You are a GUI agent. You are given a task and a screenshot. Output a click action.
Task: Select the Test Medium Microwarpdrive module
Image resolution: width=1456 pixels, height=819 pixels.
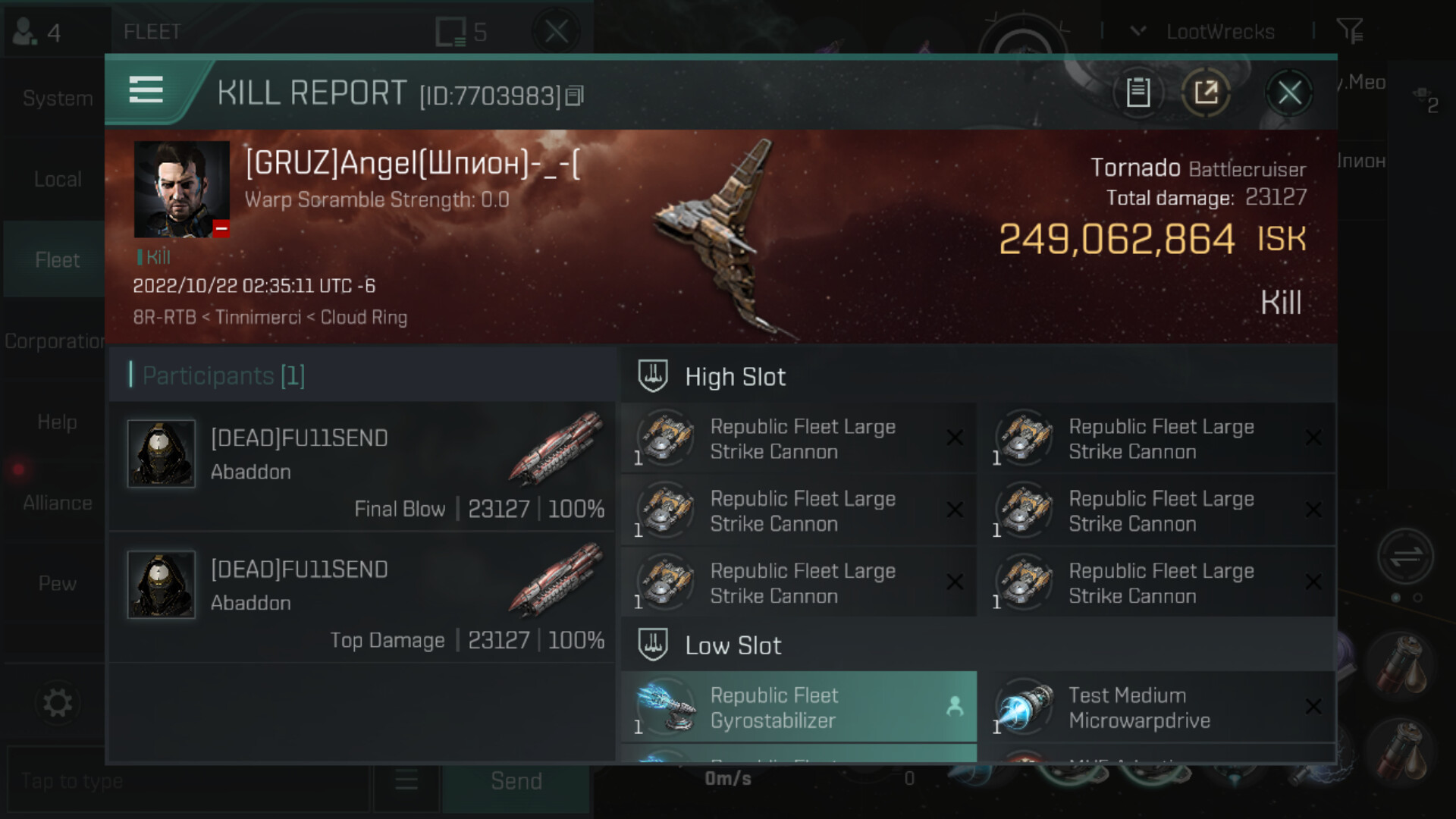(1156, 707)
